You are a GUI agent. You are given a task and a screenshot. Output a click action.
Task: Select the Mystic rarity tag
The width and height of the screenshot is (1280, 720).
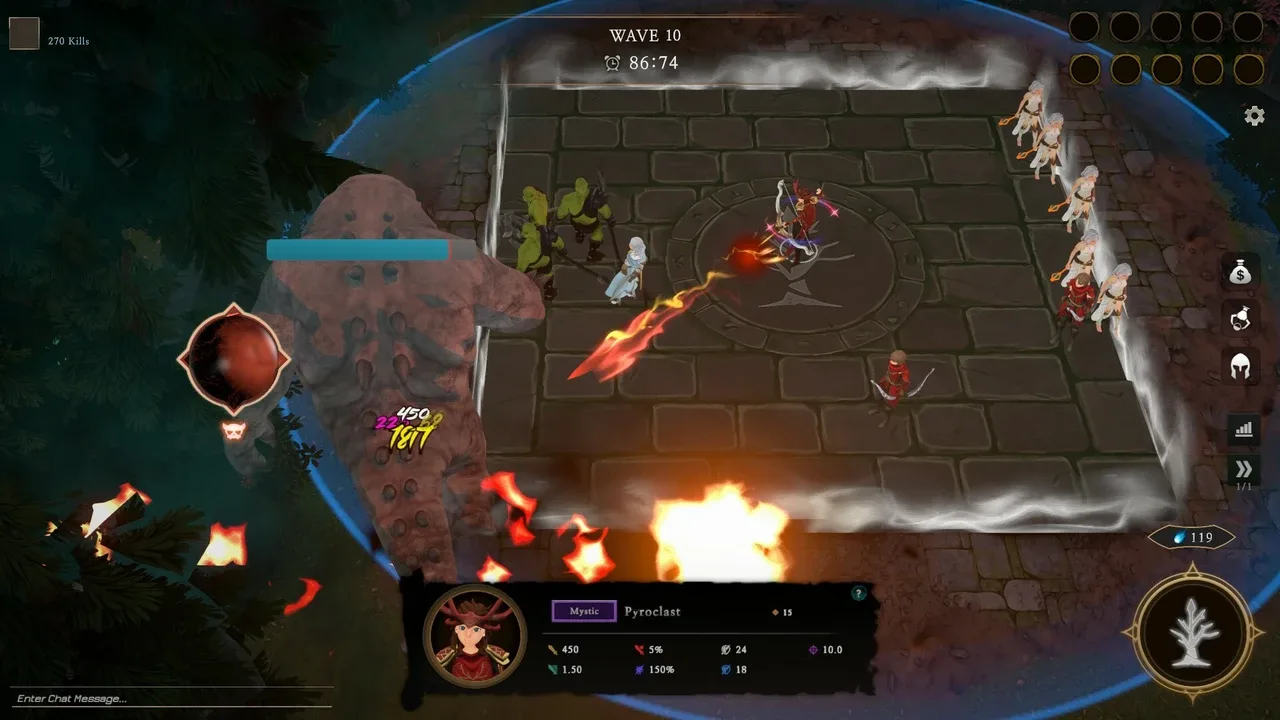584,611
